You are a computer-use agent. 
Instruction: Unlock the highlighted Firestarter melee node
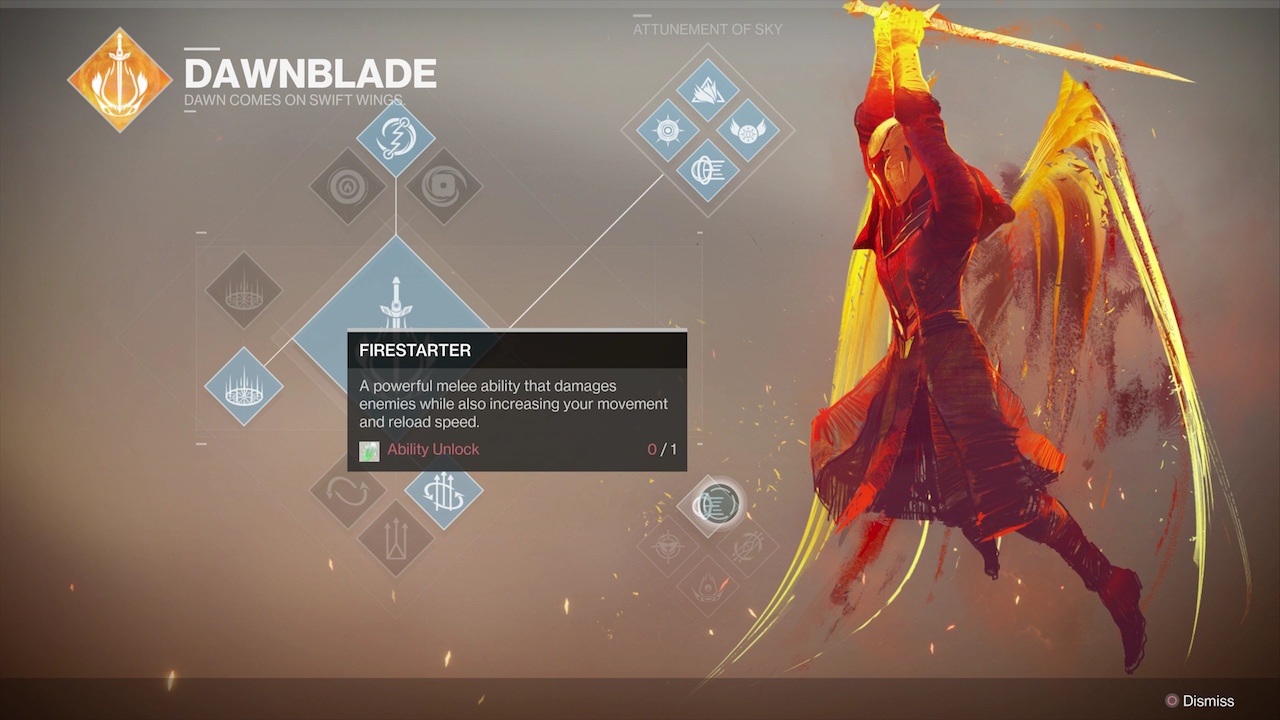(x=716, y=505)
